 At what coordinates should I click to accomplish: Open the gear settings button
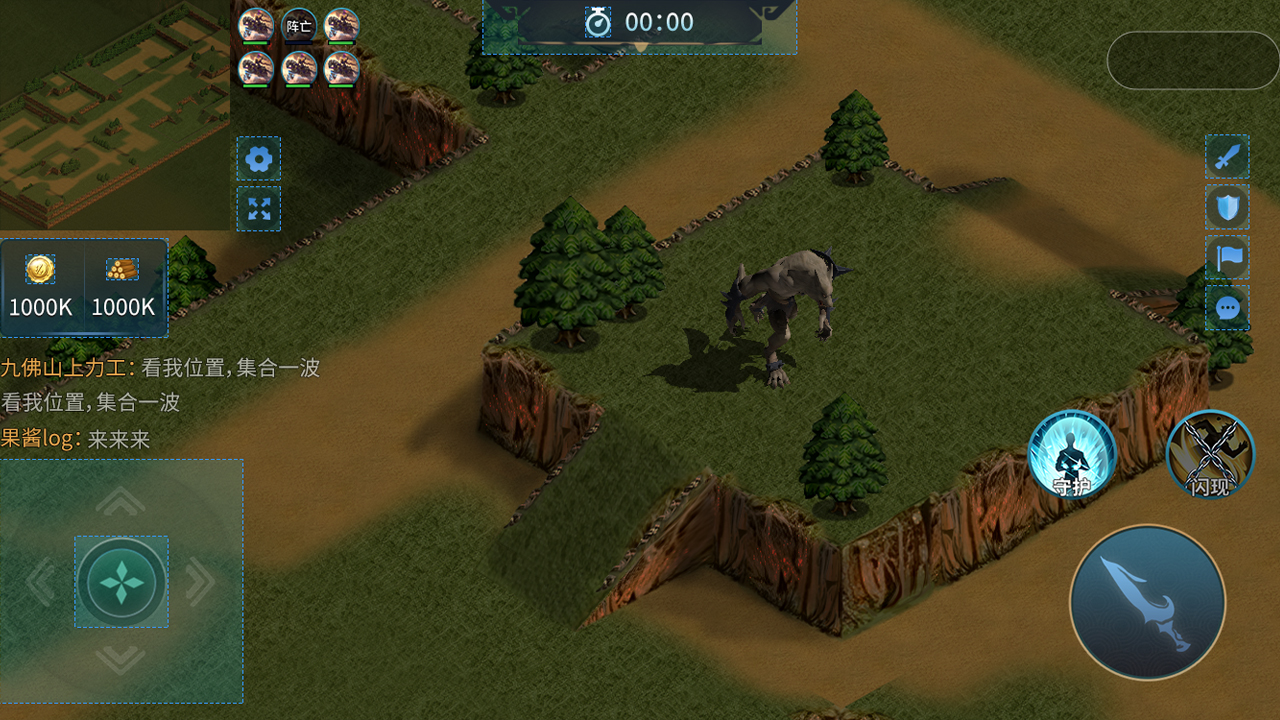tap(259, 159)
